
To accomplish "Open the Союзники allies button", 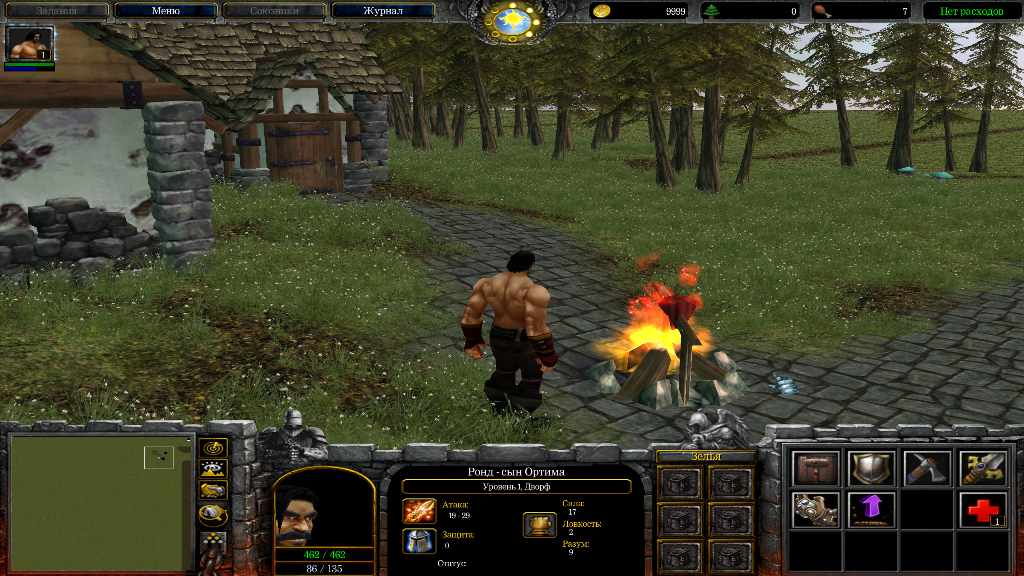I will coord(274,11).
